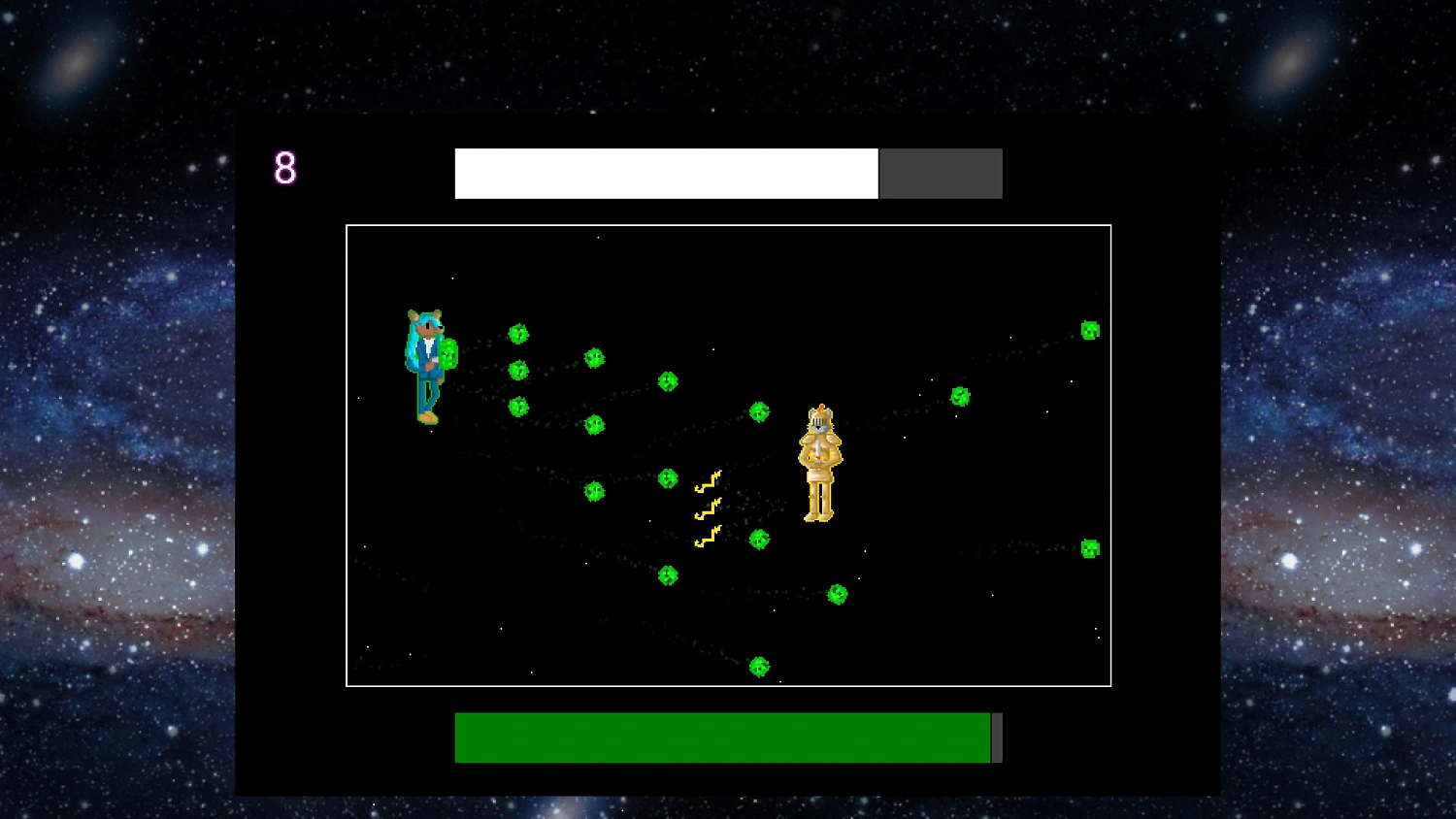
Task: Click the purple score number 8
Action: (285, 170)
